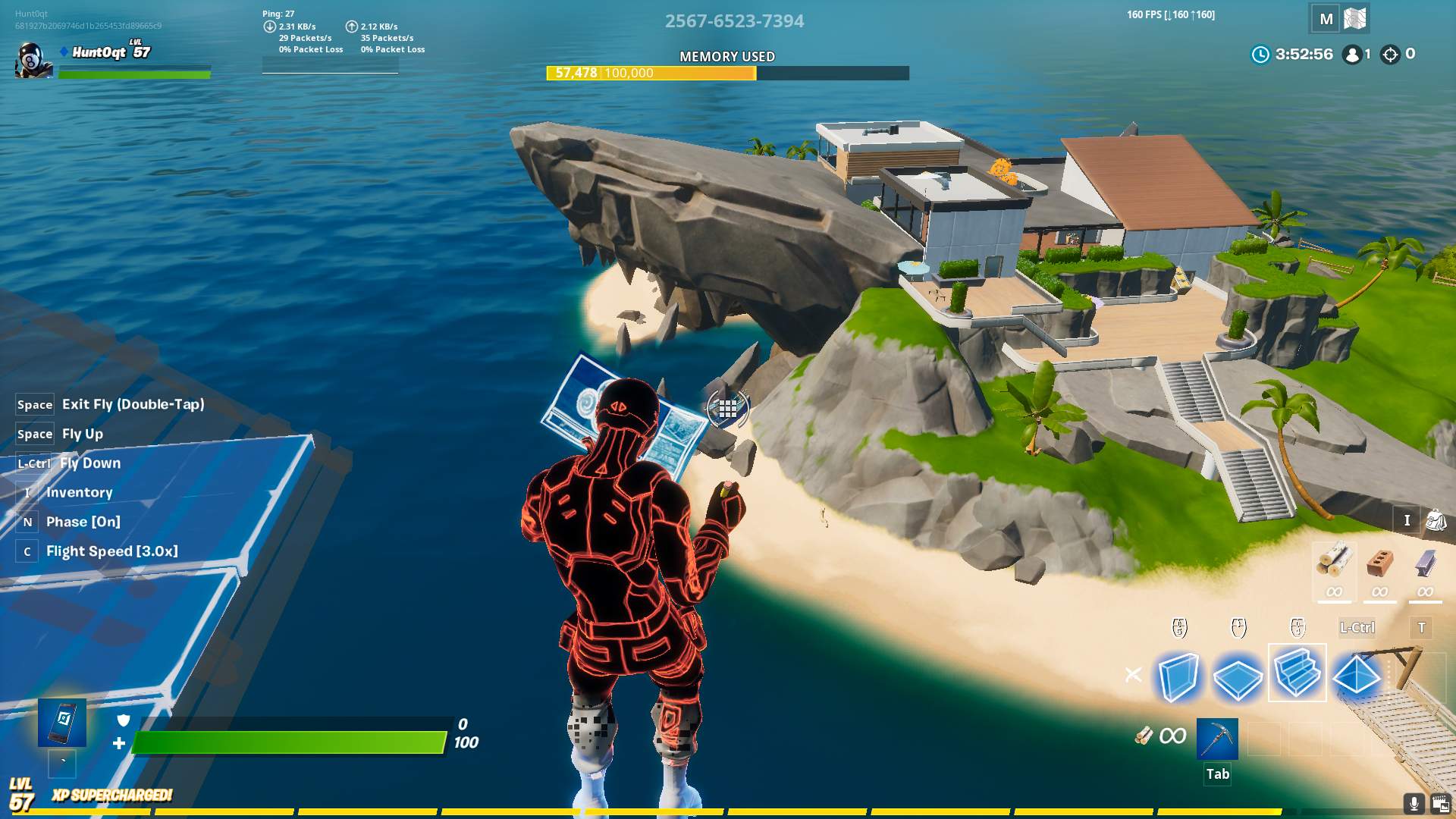Toggle Phase off via its keybind label

(x=27, y=521)
